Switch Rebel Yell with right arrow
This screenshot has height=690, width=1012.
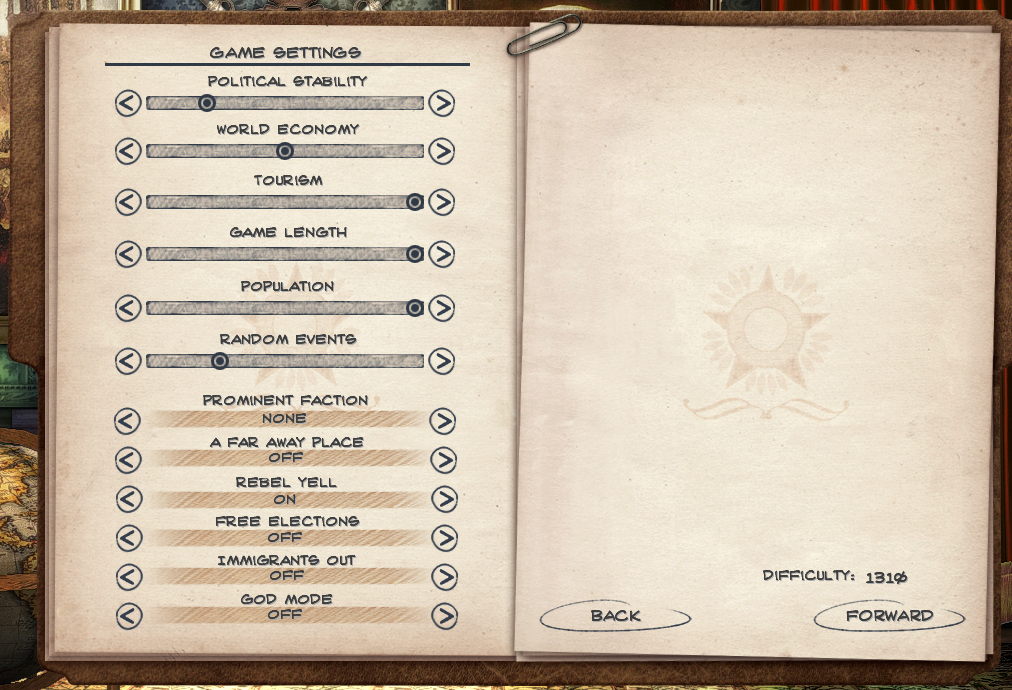443,499
